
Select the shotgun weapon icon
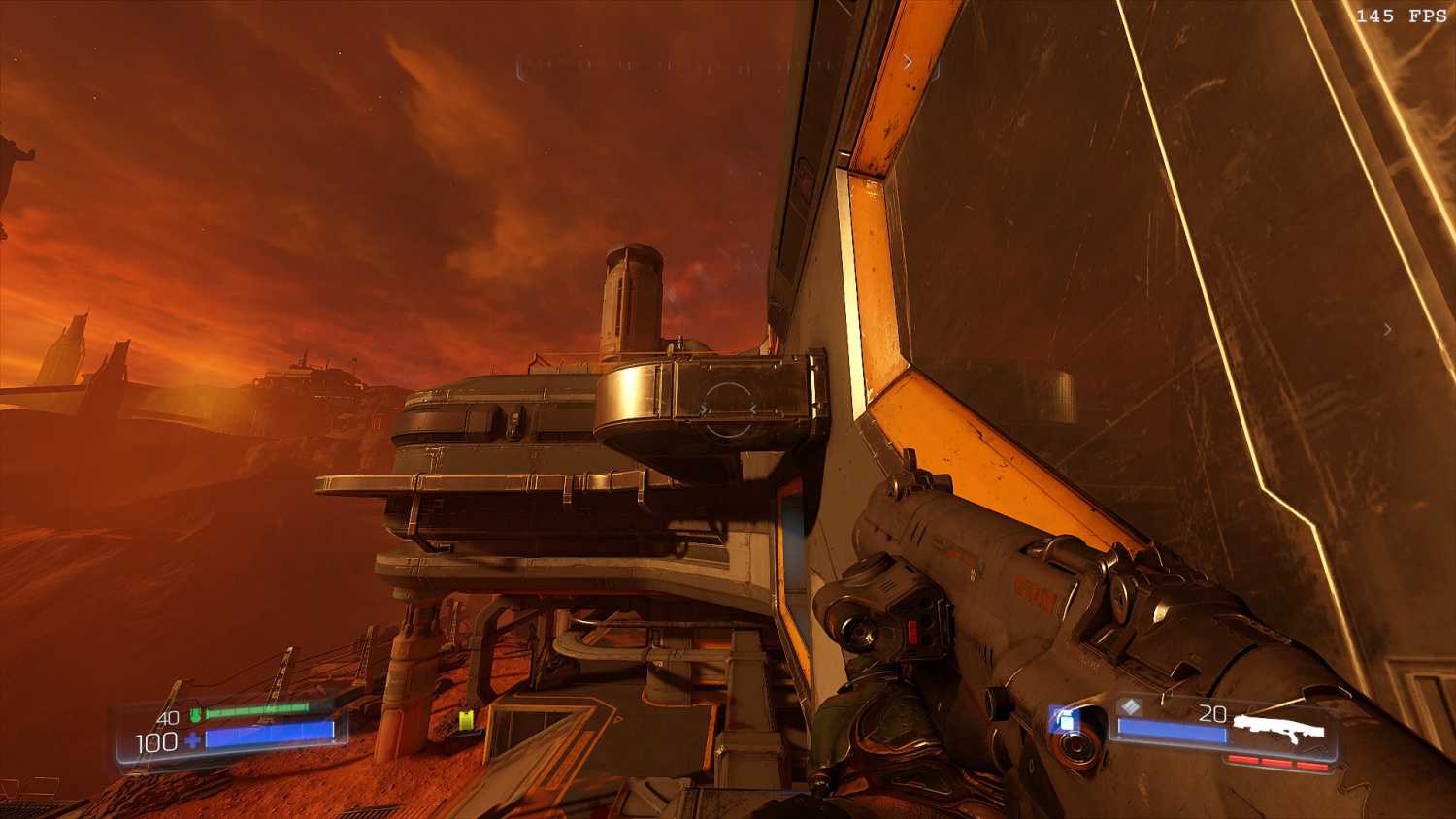(1277, 728)
